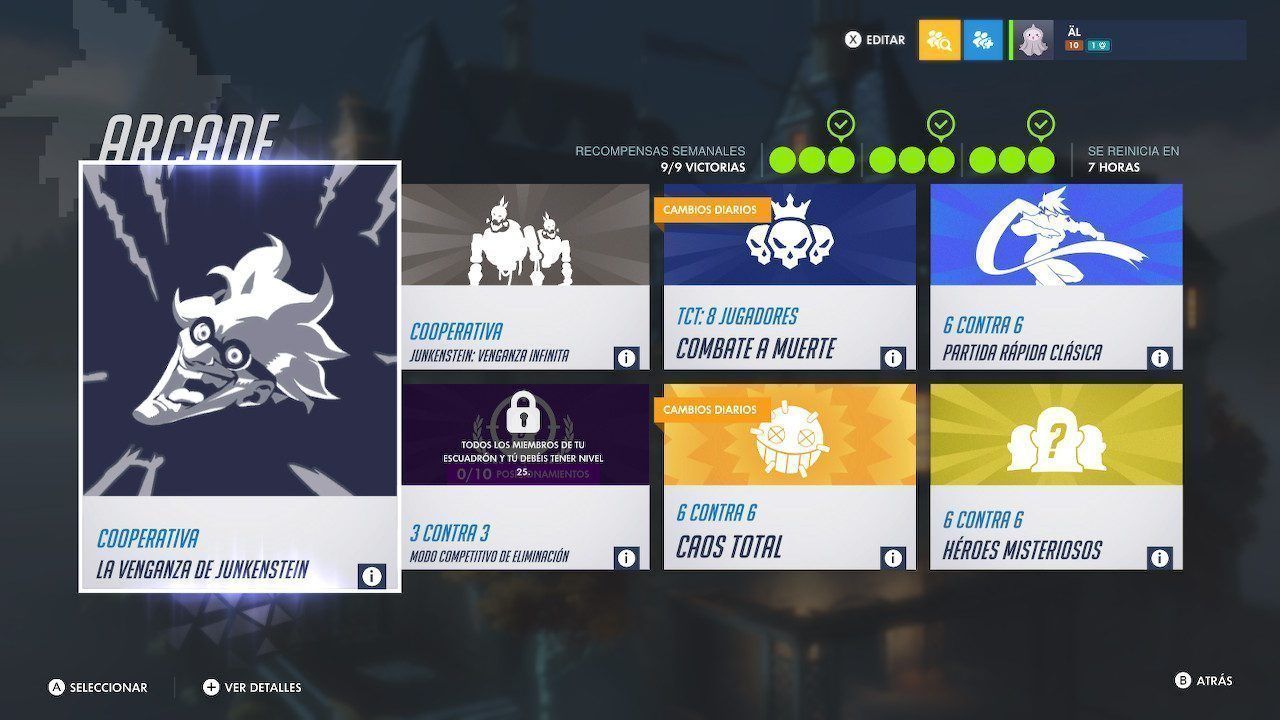Choose the locked 3 contra 3 elimination mode
Screen dimensions: 1280x720
pyautogui.click(x=525, y=475)
